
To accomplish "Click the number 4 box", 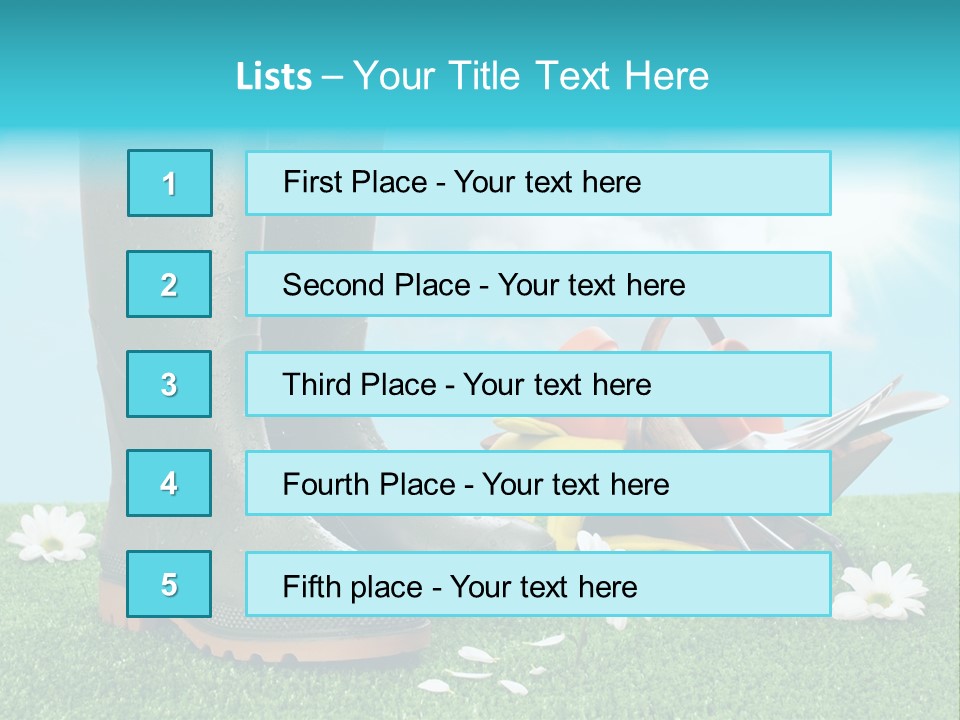I will coord(169,483).
